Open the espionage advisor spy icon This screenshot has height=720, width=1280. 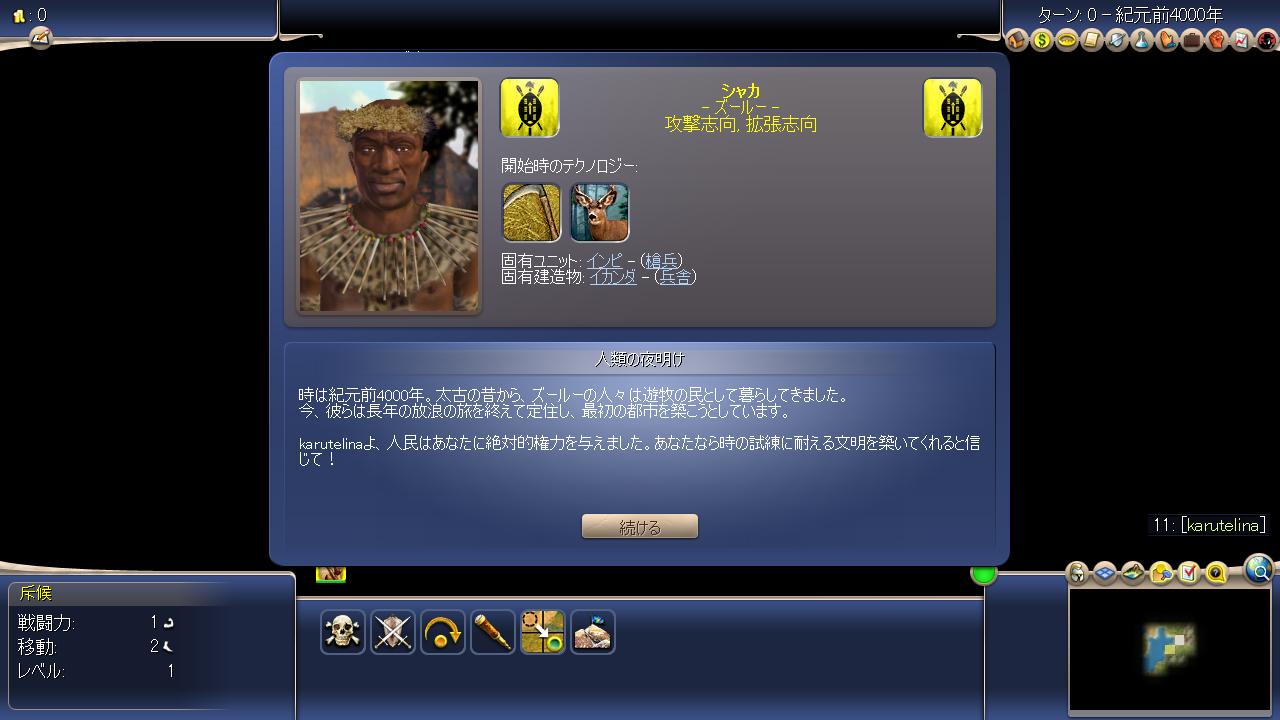coord(1266,40)
